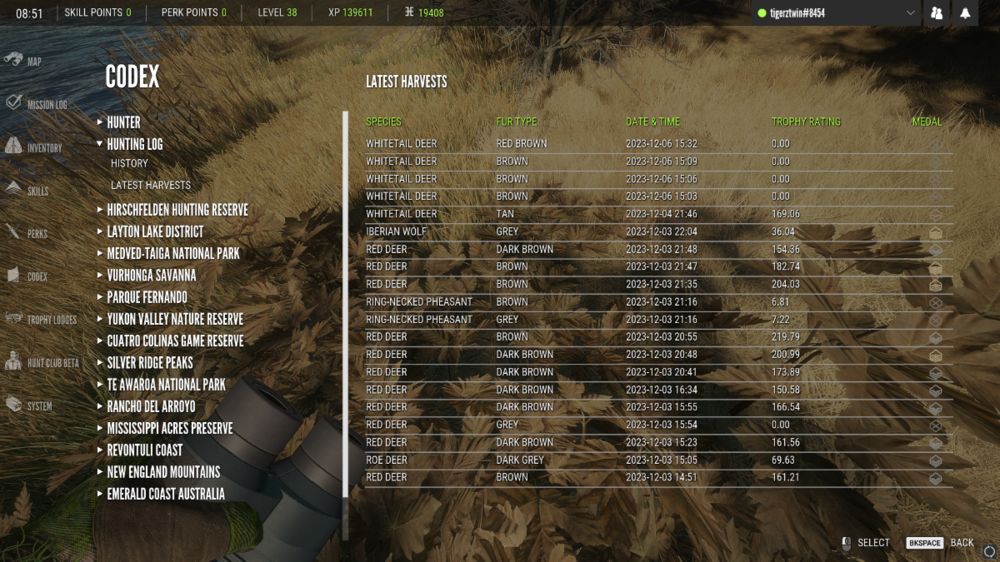
Task: Select Trophy Lodges in sidebar
Action: (x=40, y=319)
